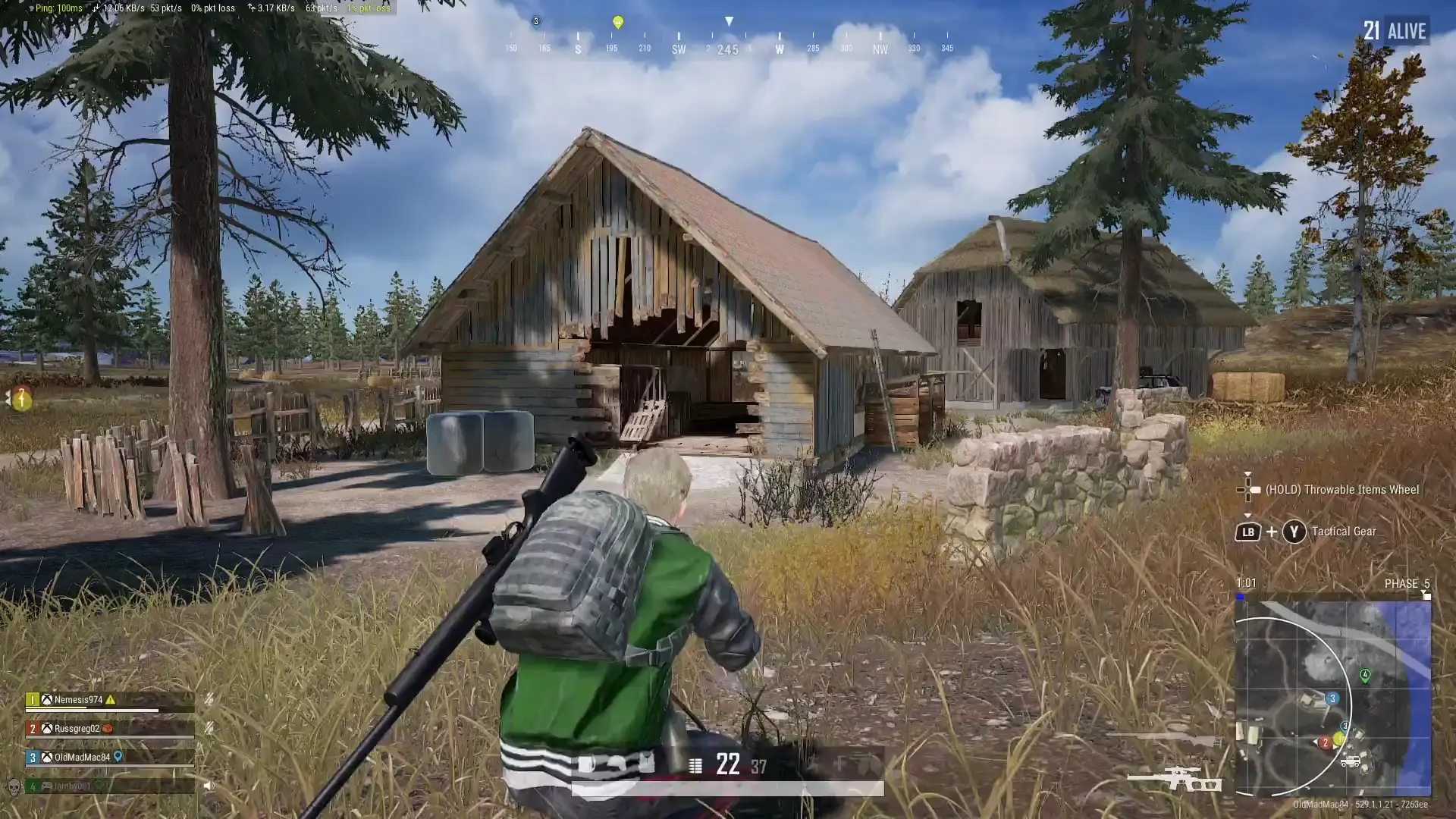Click the blue map pin beside OldMadMac84
The image size is (1456, 819).
coord(118,758)
